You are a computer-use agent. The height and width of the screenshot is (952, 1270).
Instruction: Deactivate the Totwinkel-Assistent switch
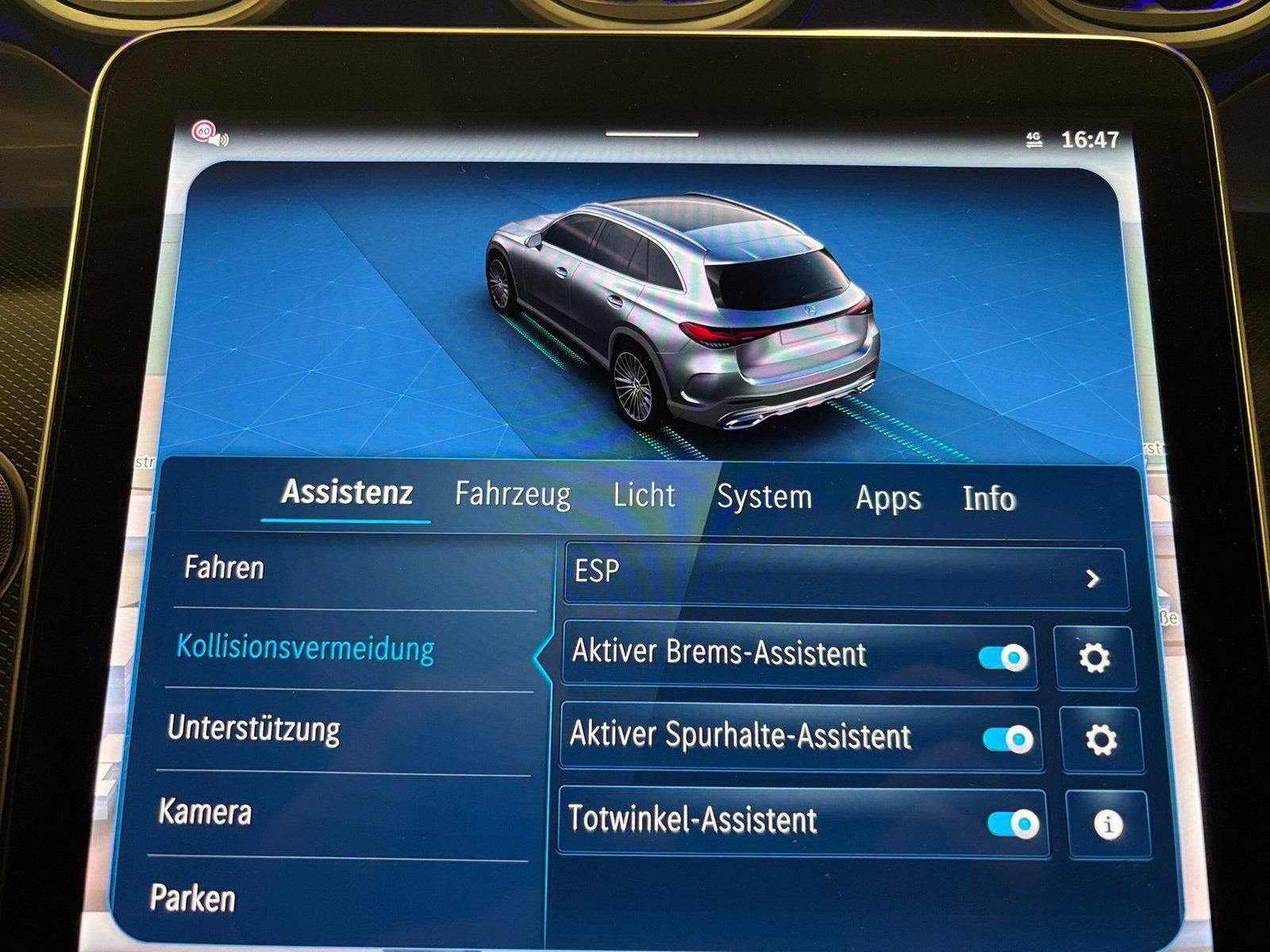click(x=1012, y=821)
